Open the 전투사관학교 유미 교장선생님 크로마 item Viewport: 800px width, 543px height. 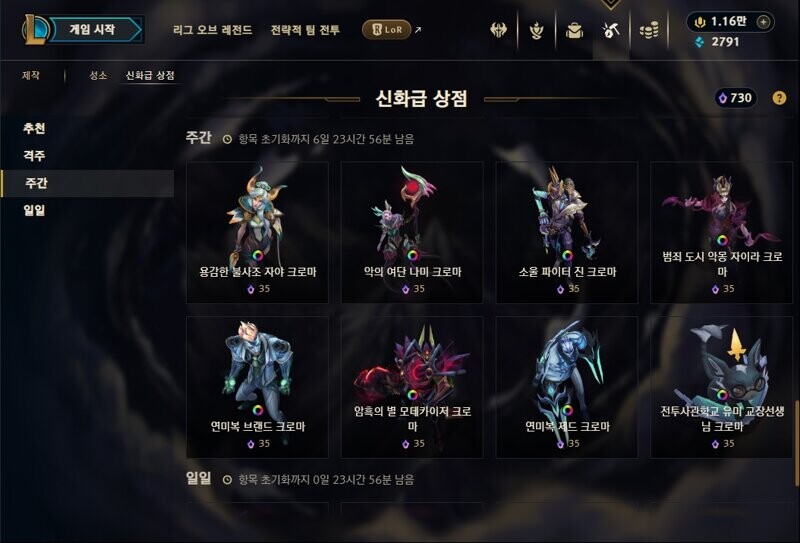tap(721, 387)
